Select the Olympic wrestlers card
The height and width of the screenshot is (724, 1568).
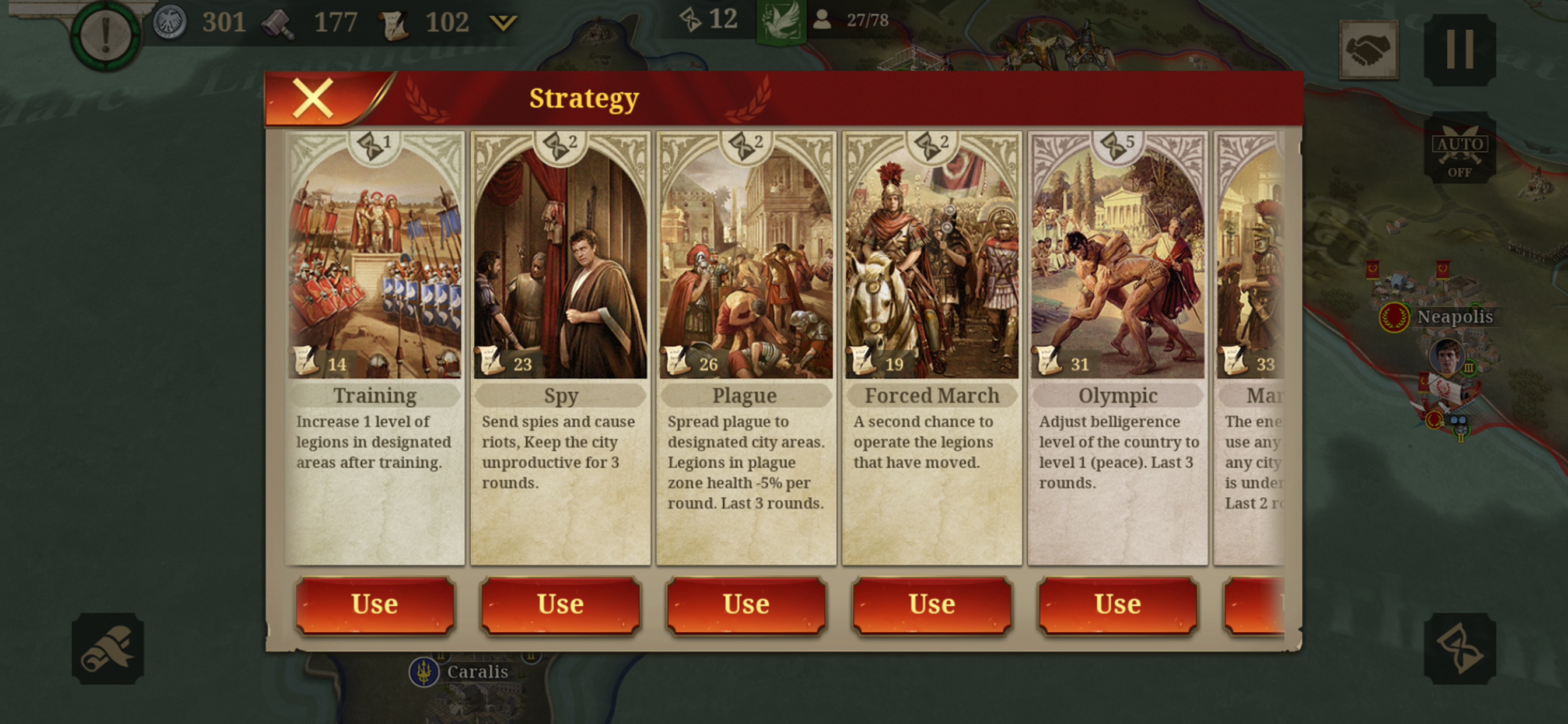[x=1118, y=262]
